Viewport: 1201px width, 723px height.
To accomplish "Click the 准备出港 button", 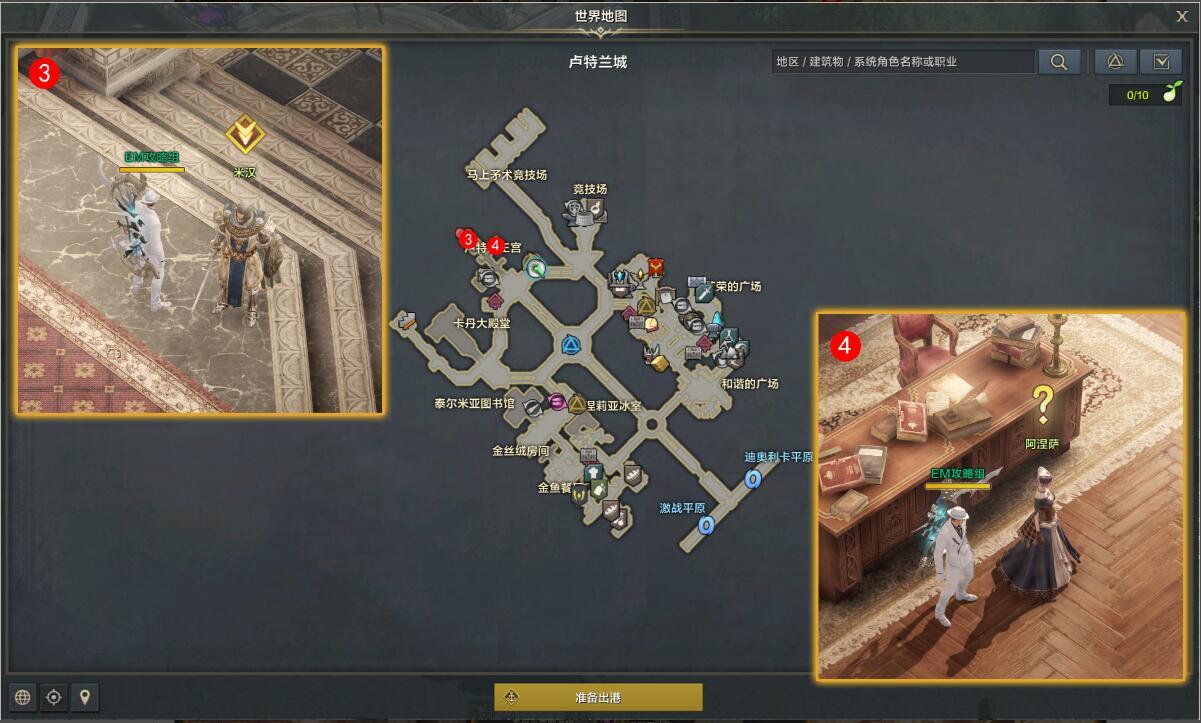I will click(598, 697).
